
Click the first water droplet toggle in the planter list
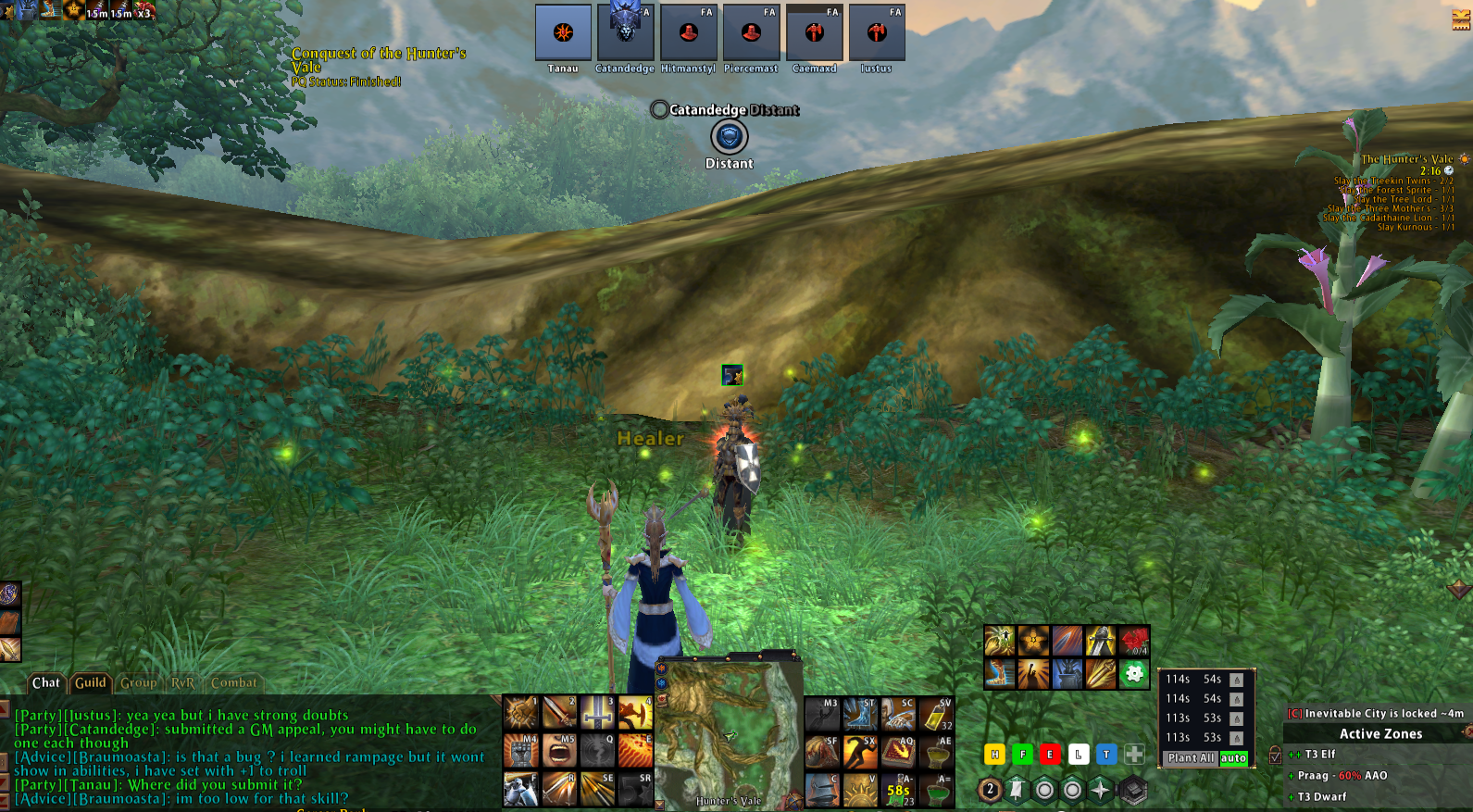click(1236, 681)
